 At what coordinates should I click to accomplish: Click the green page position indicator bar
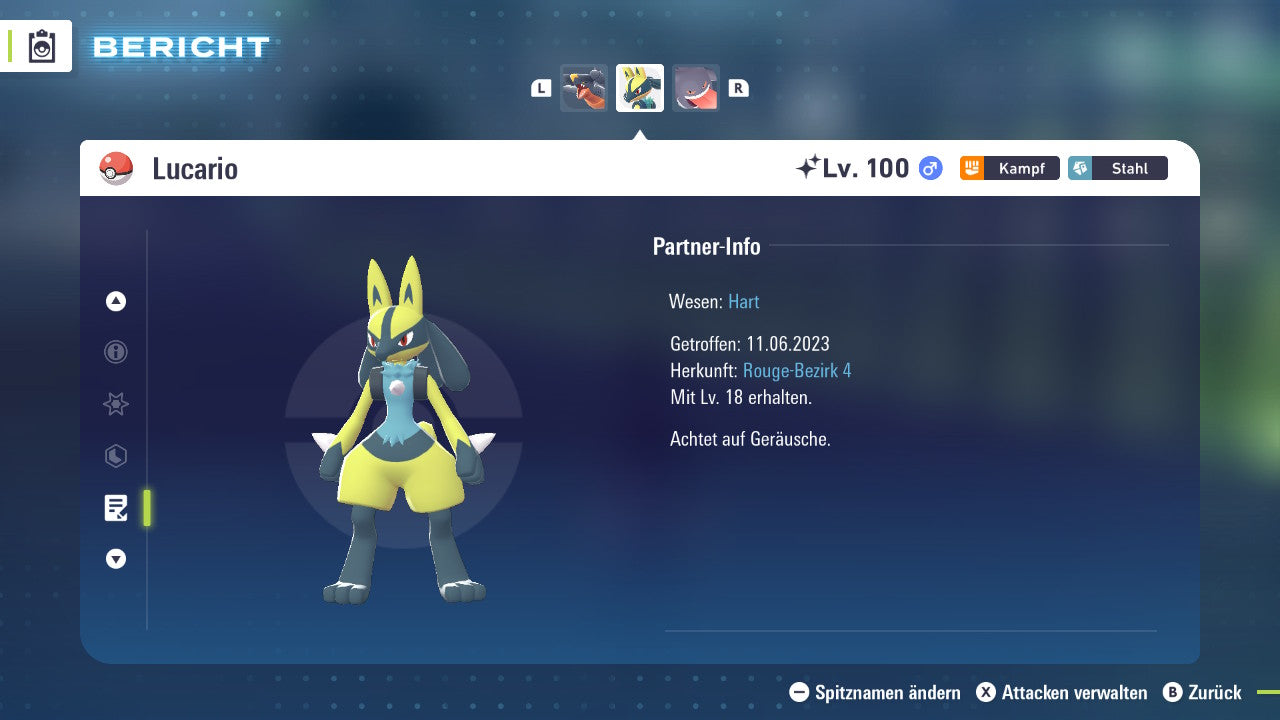pyautogui.click(x=146, y=507)
